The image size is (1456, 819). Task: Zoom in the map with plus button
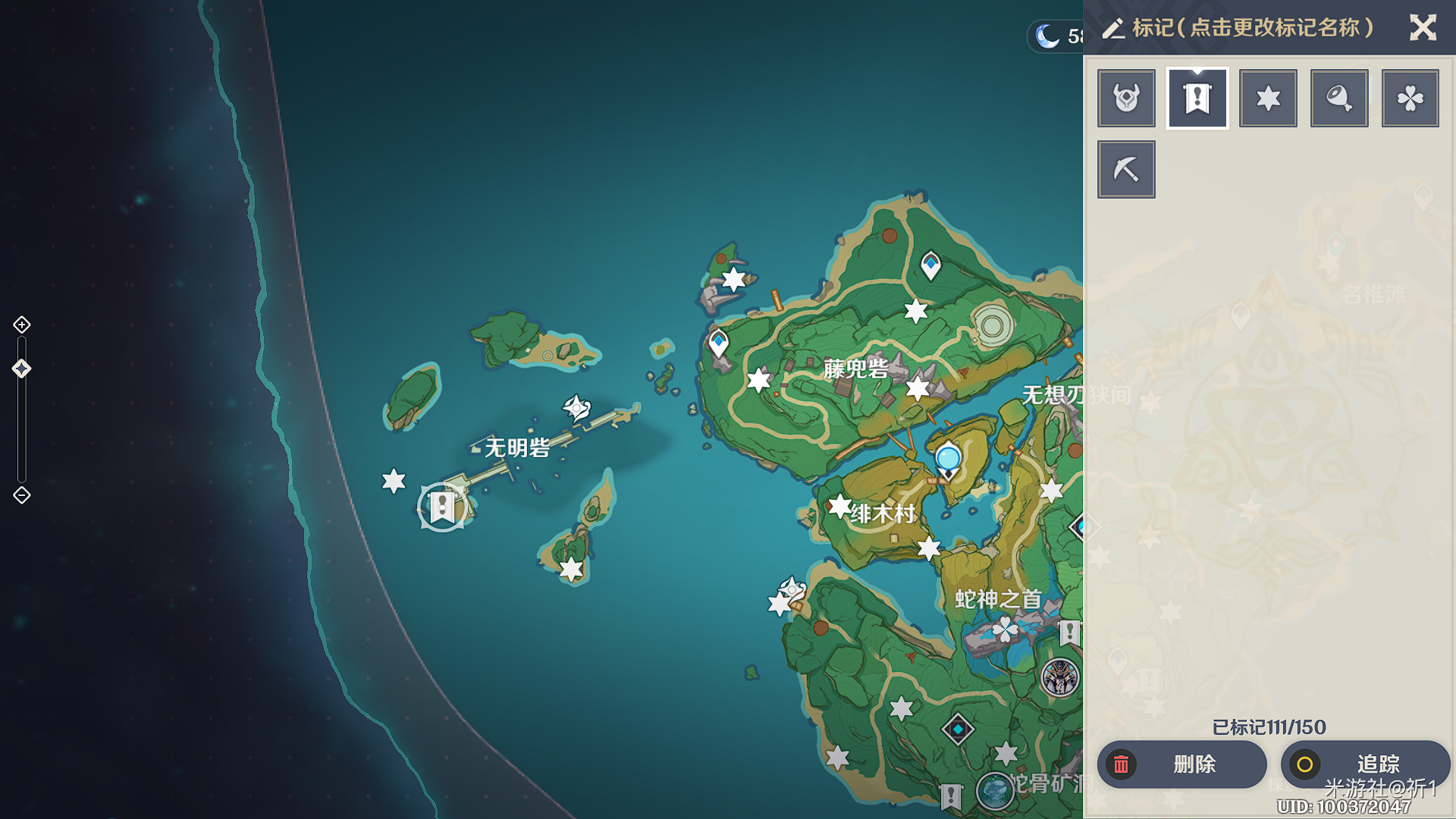pyautogui.click(x=22, y=325)
